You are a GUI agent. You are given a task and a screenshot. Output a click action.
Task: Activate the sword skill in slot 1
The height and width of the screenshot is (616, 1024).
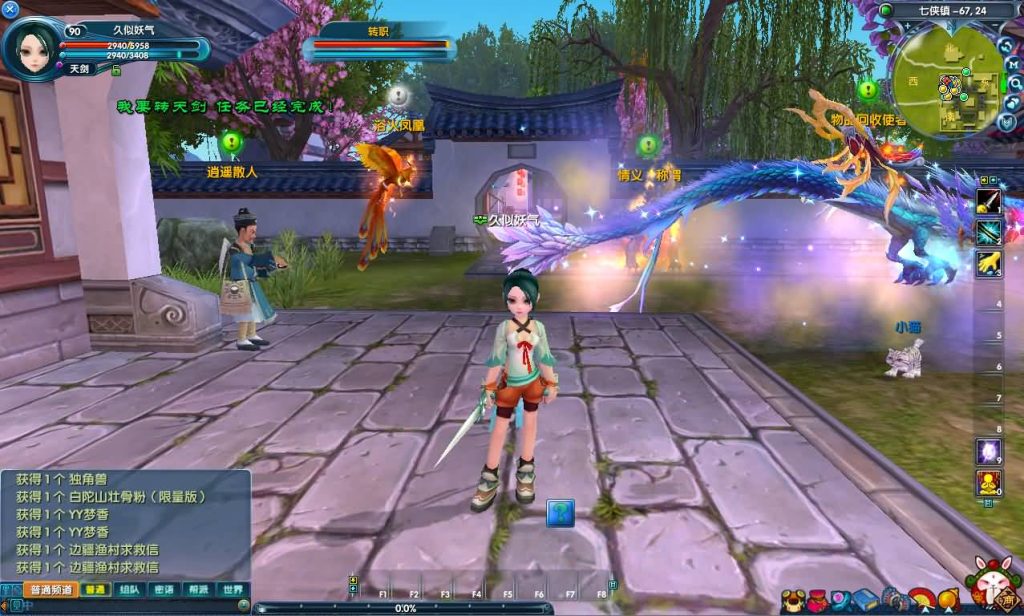click(989, 201)
